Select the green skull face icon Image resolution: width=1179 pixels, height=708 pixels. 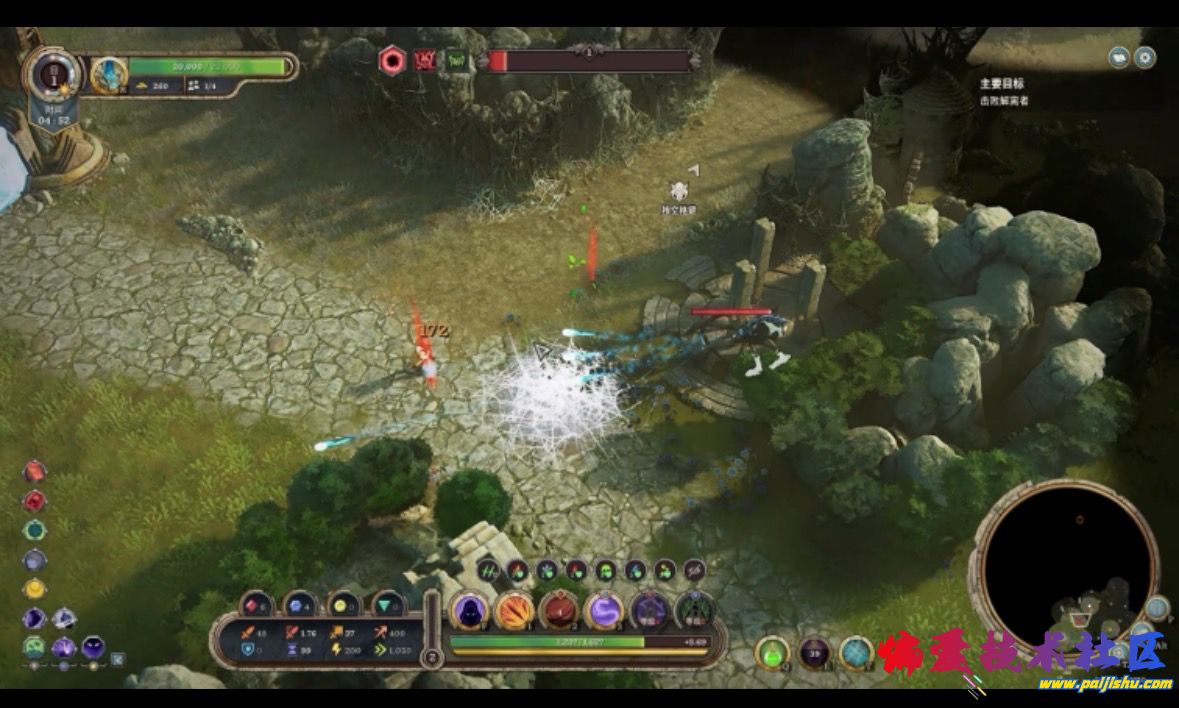[x=35, y=647]
